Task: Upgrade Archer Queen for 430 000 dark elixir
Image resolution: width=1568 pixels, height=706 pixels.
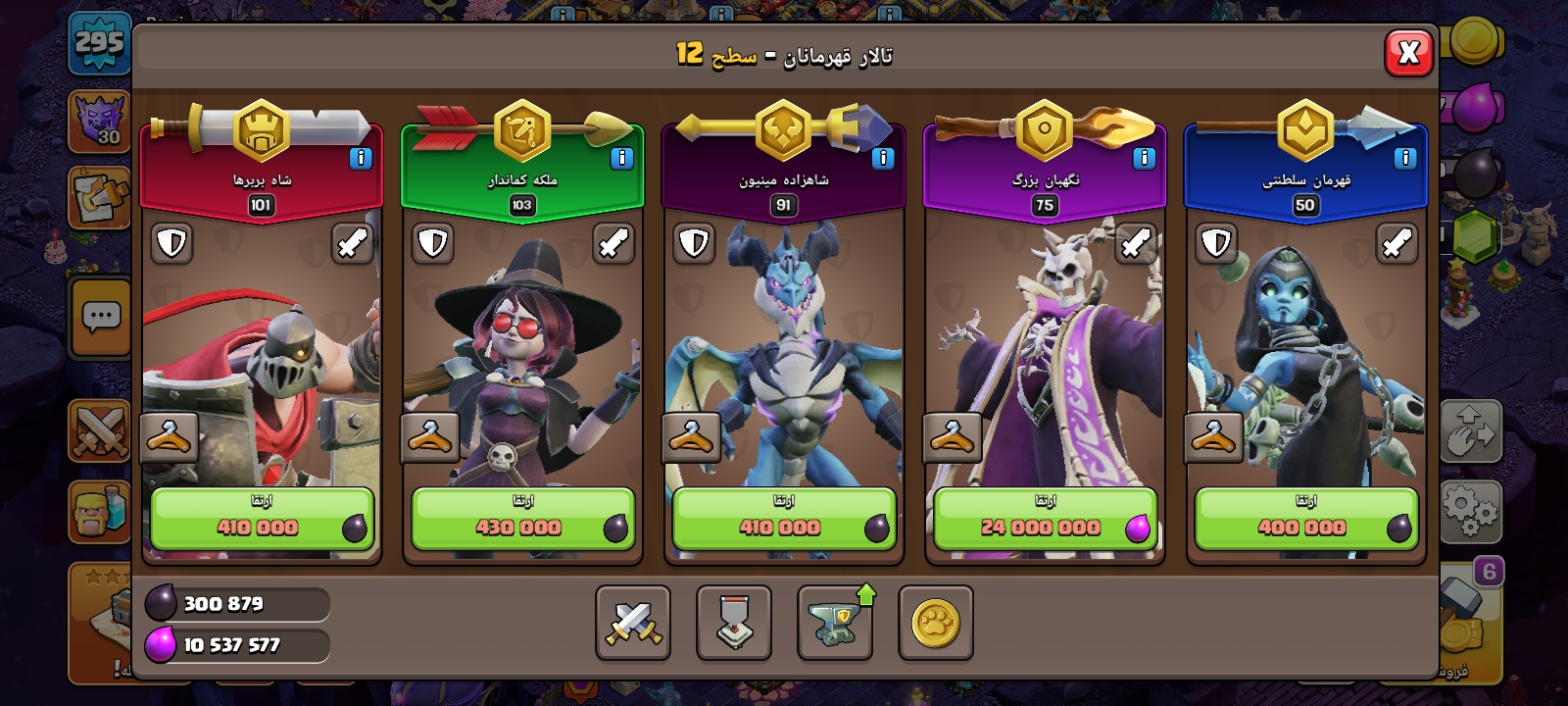Action: pos(522,519)
